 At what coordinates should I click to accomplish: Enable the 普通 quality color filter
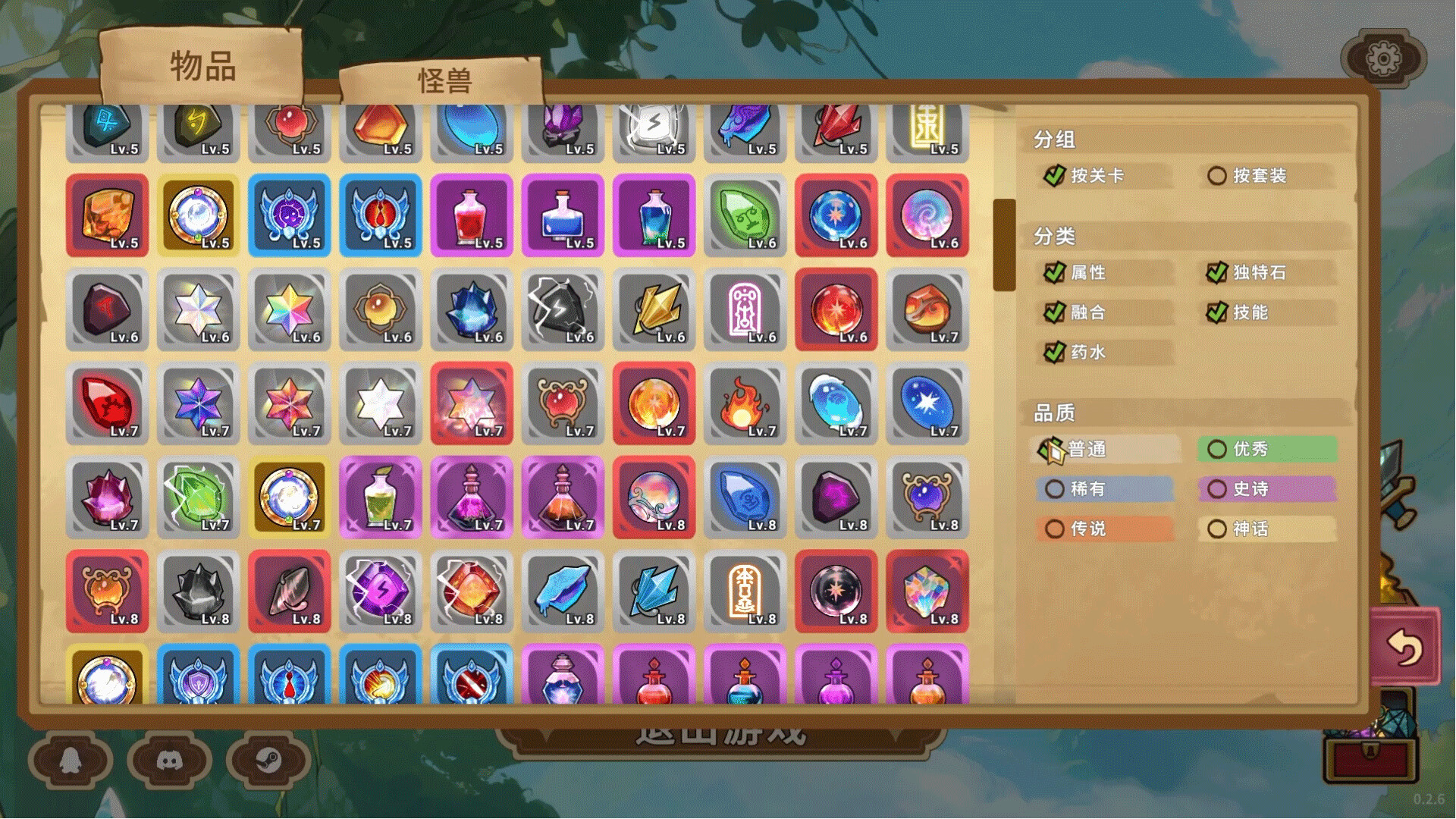coord(1056,450)
